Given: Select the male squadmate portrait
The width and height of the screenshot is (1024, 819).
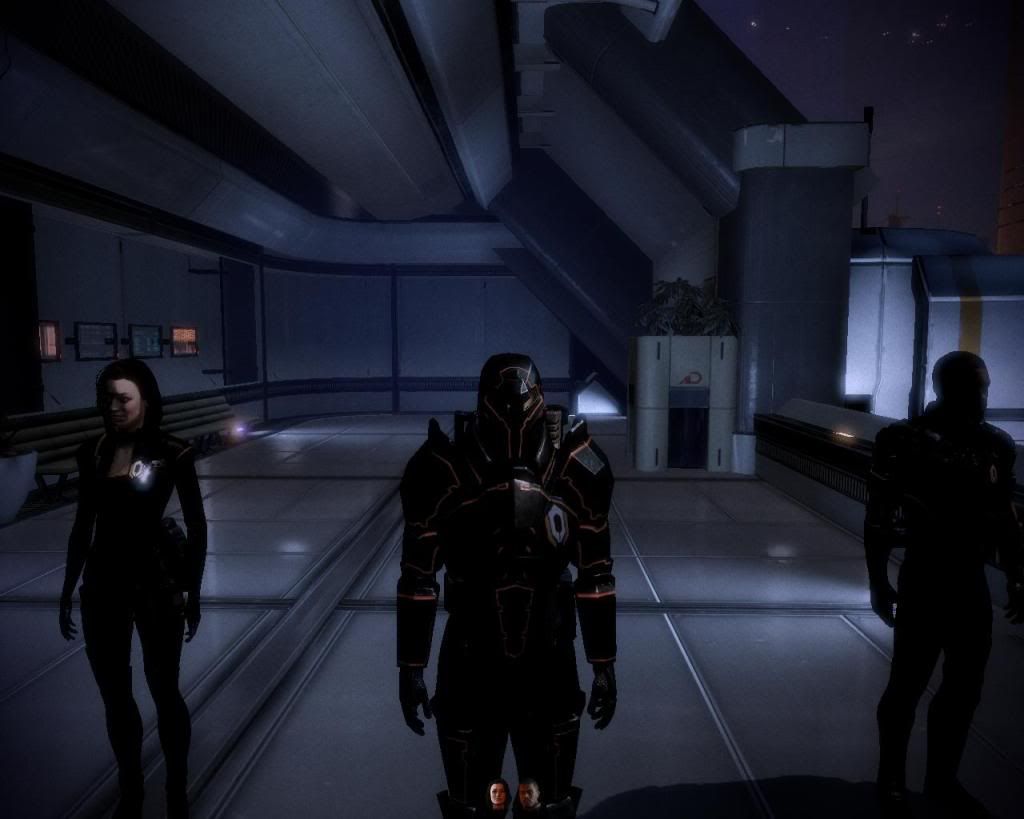Looking at the screenshot, I should 528,794.
